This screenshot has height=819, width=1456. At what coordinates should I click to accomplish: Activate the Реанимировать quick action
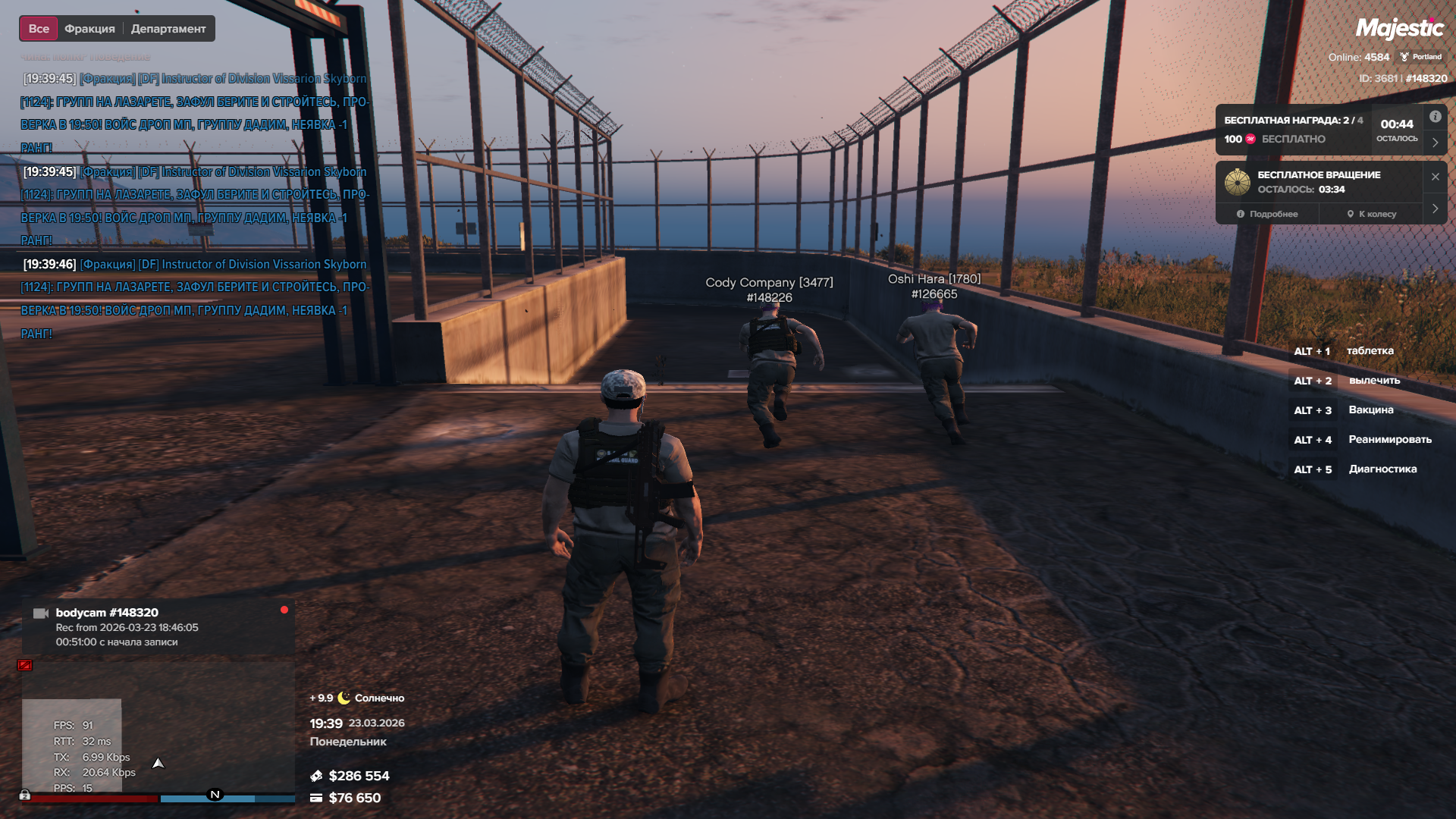tap(1389, 440)
